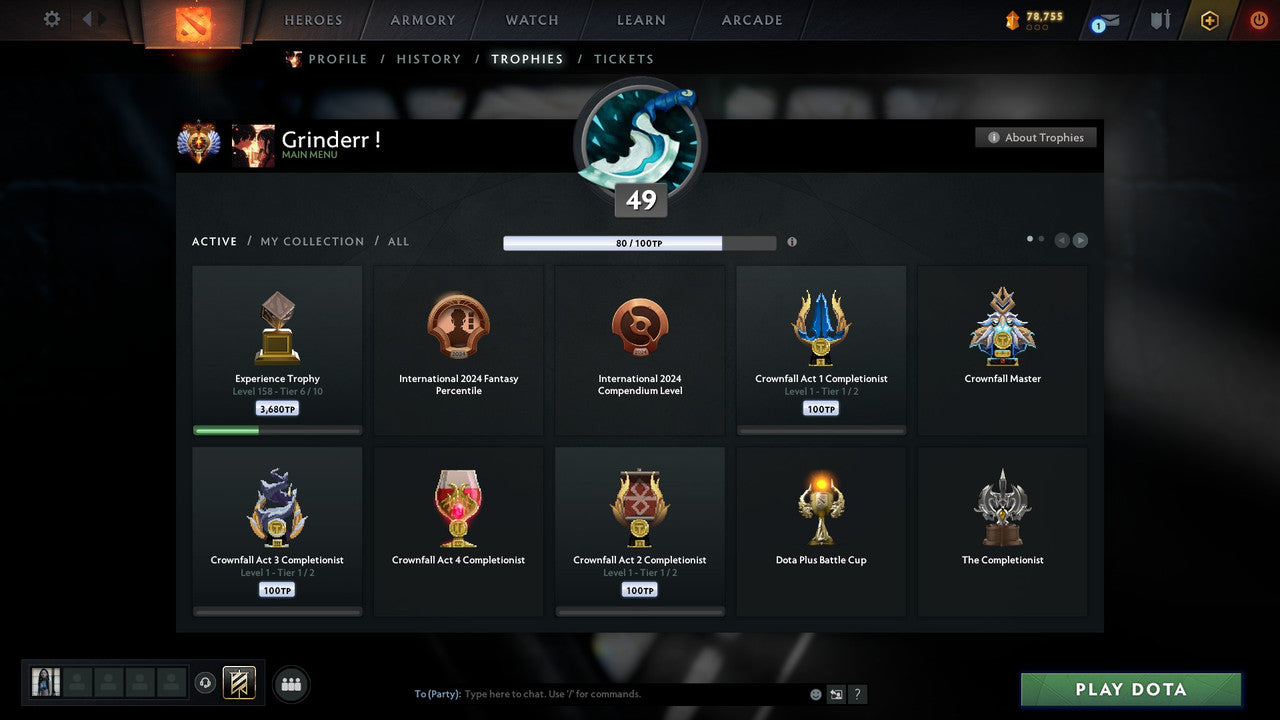
Task: Switch to the HISTORY tab
Action: 428,59
